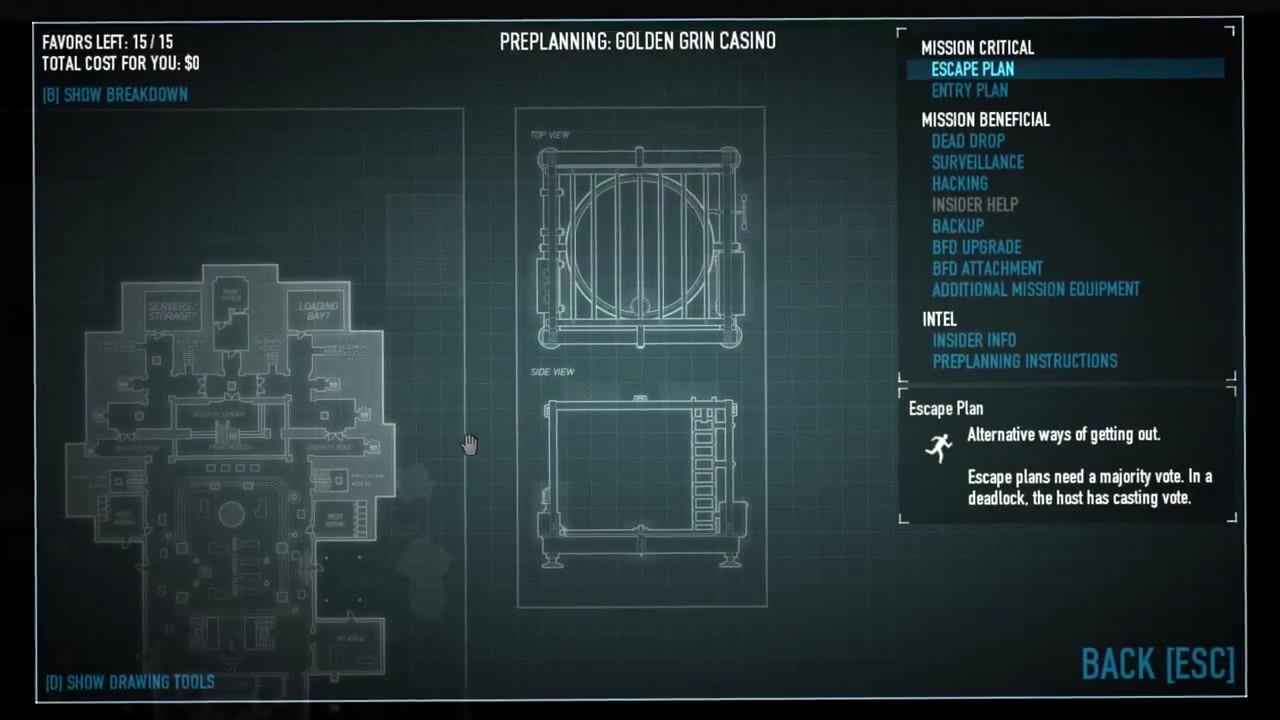Collapse the Intel section

tap(939, 319)
